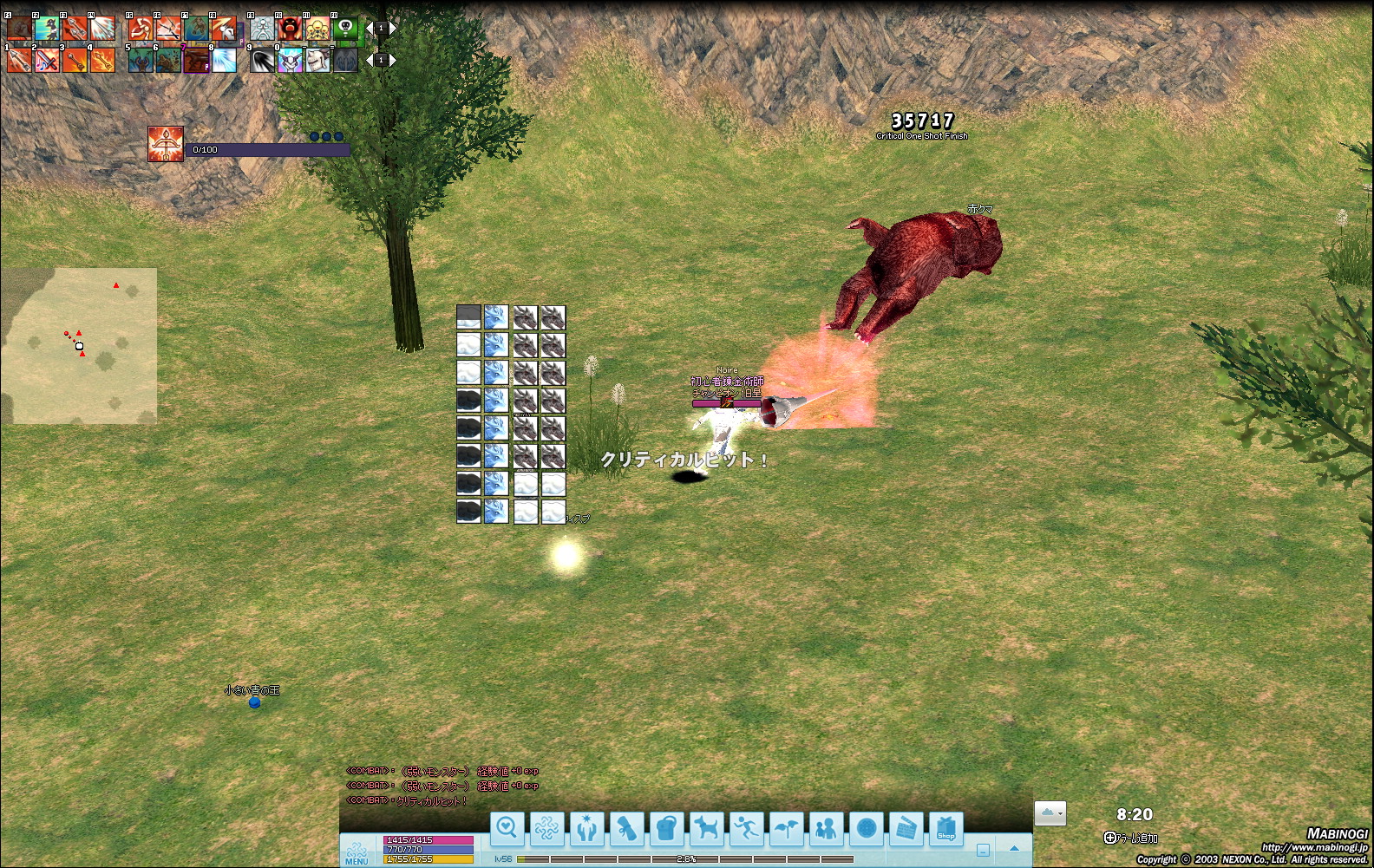Select the running figure action icon
Viewport: 1374px width, 868px height.
(x=747, y=829)
